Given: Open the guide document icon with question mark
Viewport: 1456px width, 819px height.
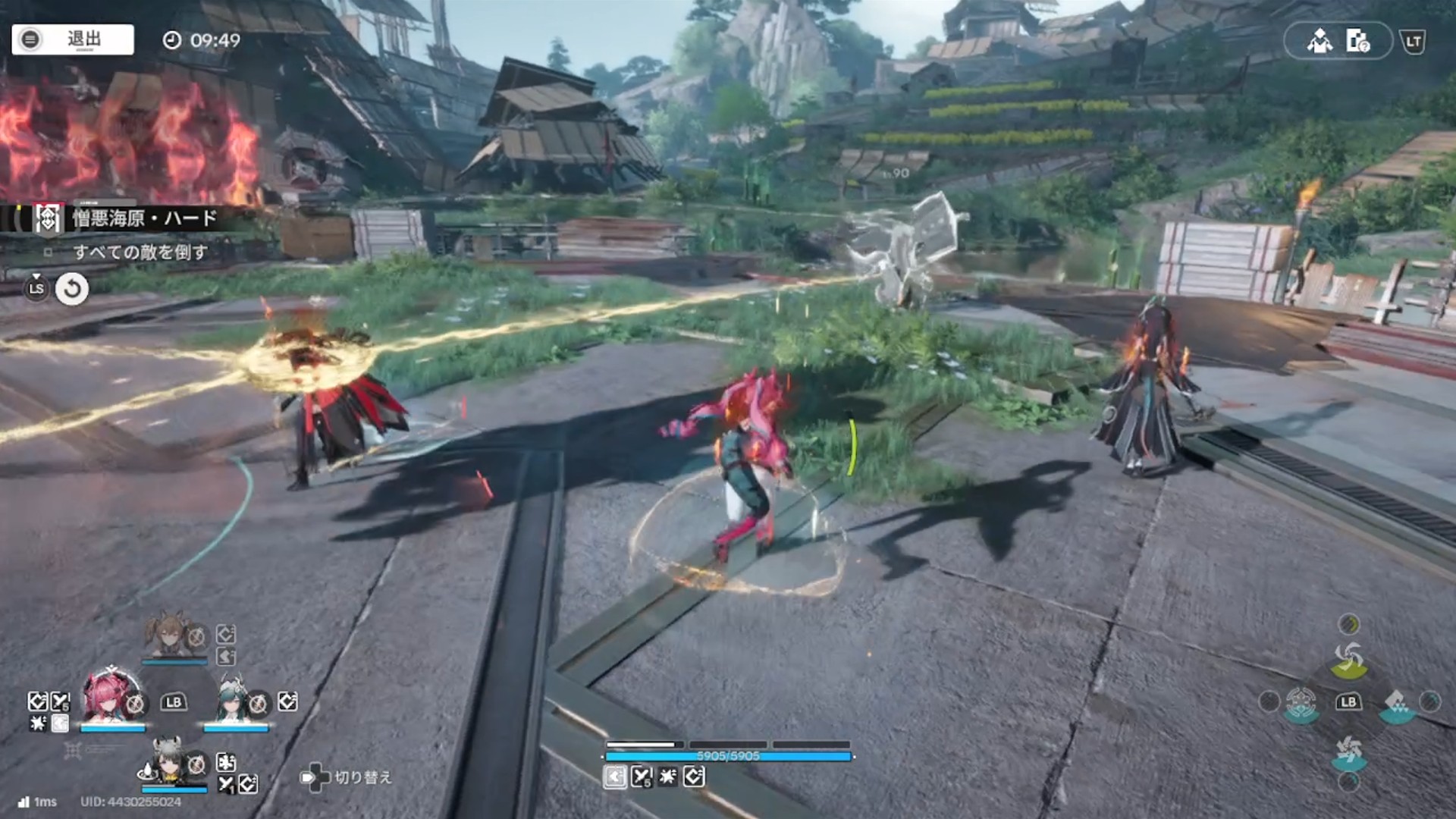Looking at the screenshot, I should tap(1357, 41).
